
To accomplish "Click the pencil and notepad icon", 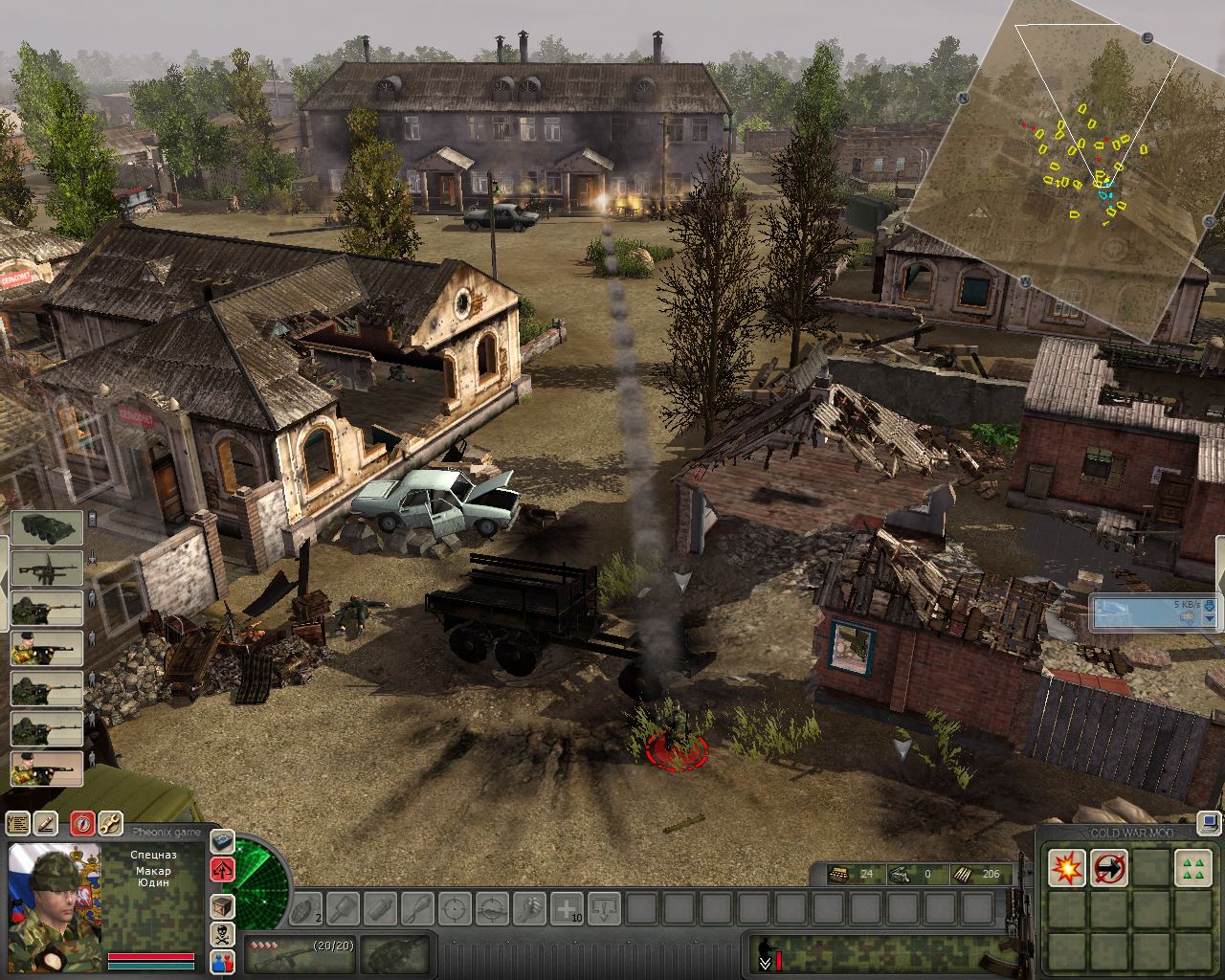I will coord(45,823).
